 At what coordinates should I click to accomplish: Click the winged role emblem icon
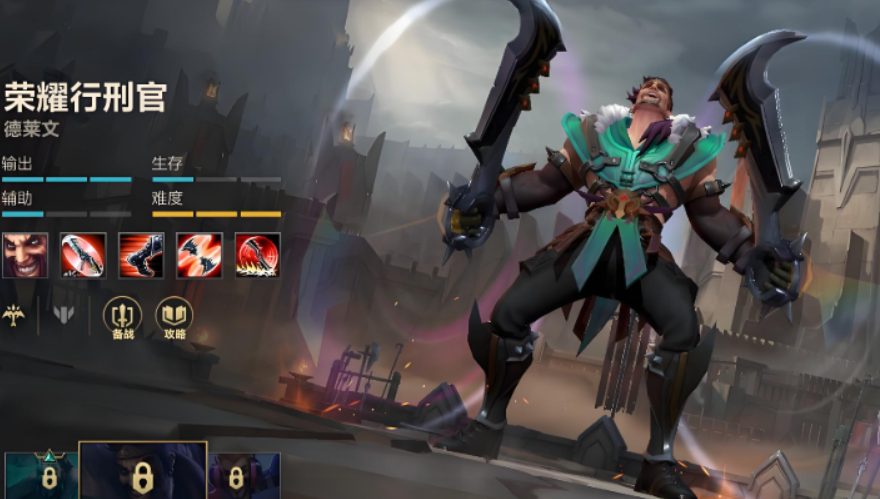[x=14, y=315]
